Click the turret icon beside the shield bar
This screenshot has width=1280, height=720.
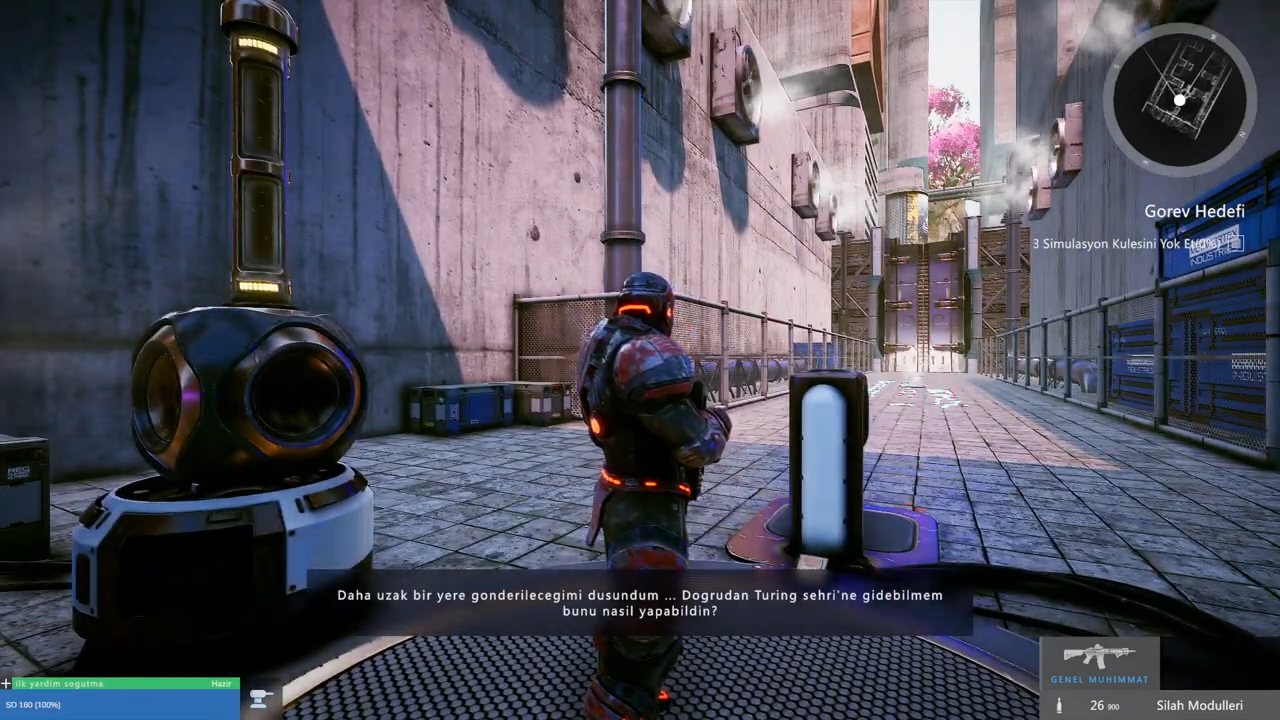point(261,699)
